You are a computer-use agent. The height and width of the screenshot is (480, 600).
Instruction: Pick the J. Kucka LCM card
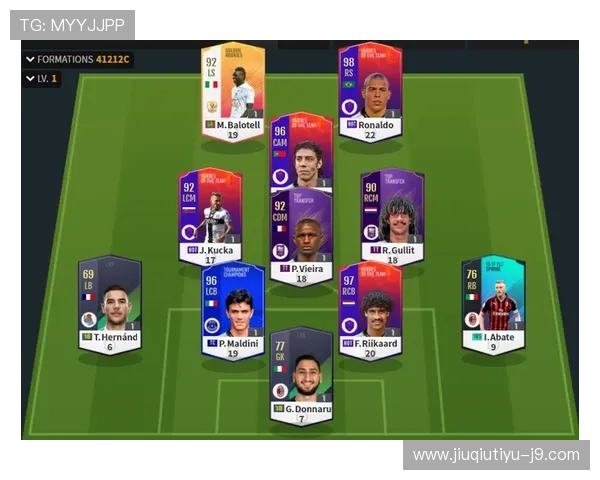coord(210,215)
